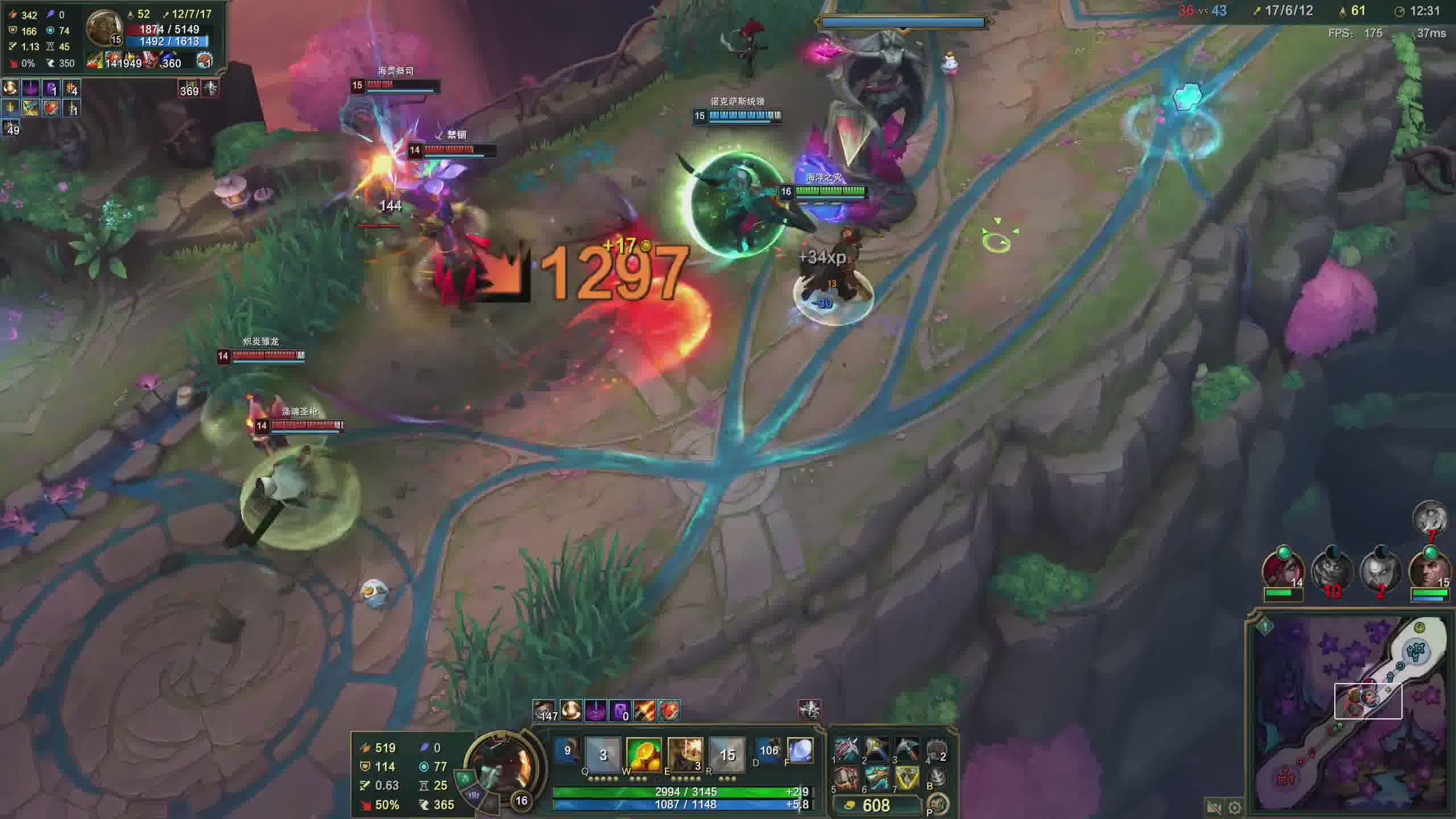Click the R ultimate showing cooldown 15
The width and height of the screenshot is (1456, 819).
click(x=727, y=755)
